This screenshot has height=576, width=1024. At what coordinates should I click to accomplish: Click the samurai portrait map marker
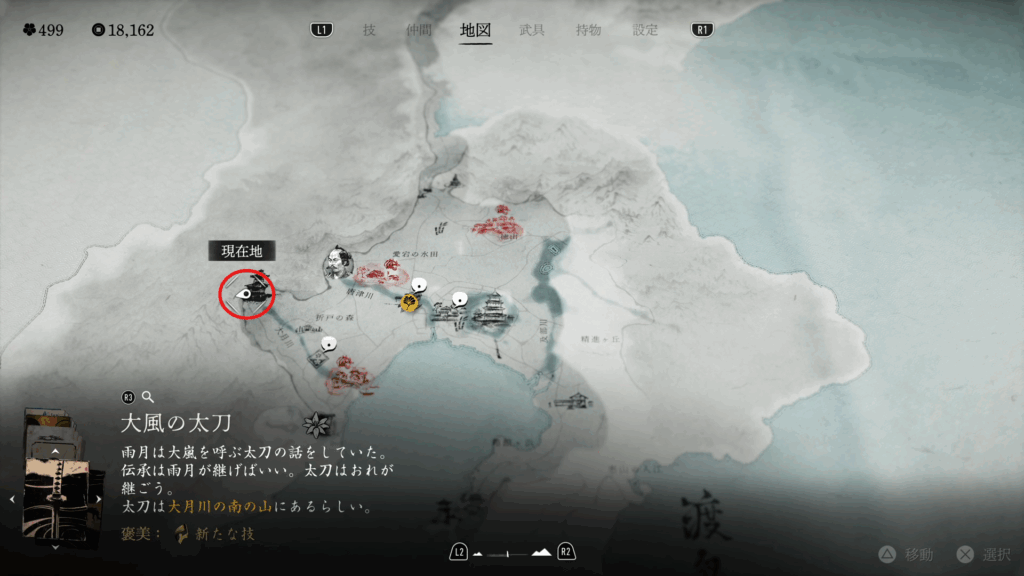[335, 264]
